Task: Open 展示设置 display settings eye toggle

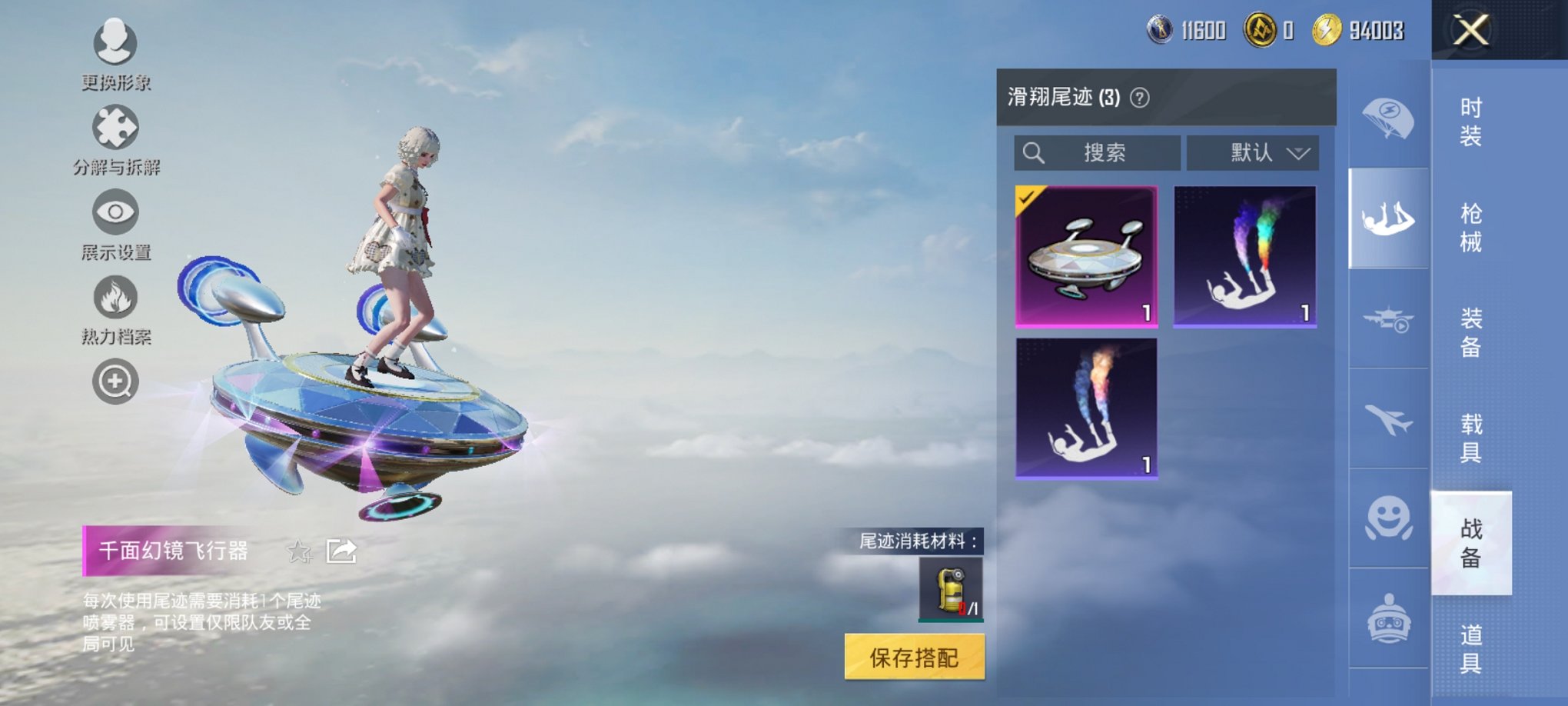Action: pos(114,213)
